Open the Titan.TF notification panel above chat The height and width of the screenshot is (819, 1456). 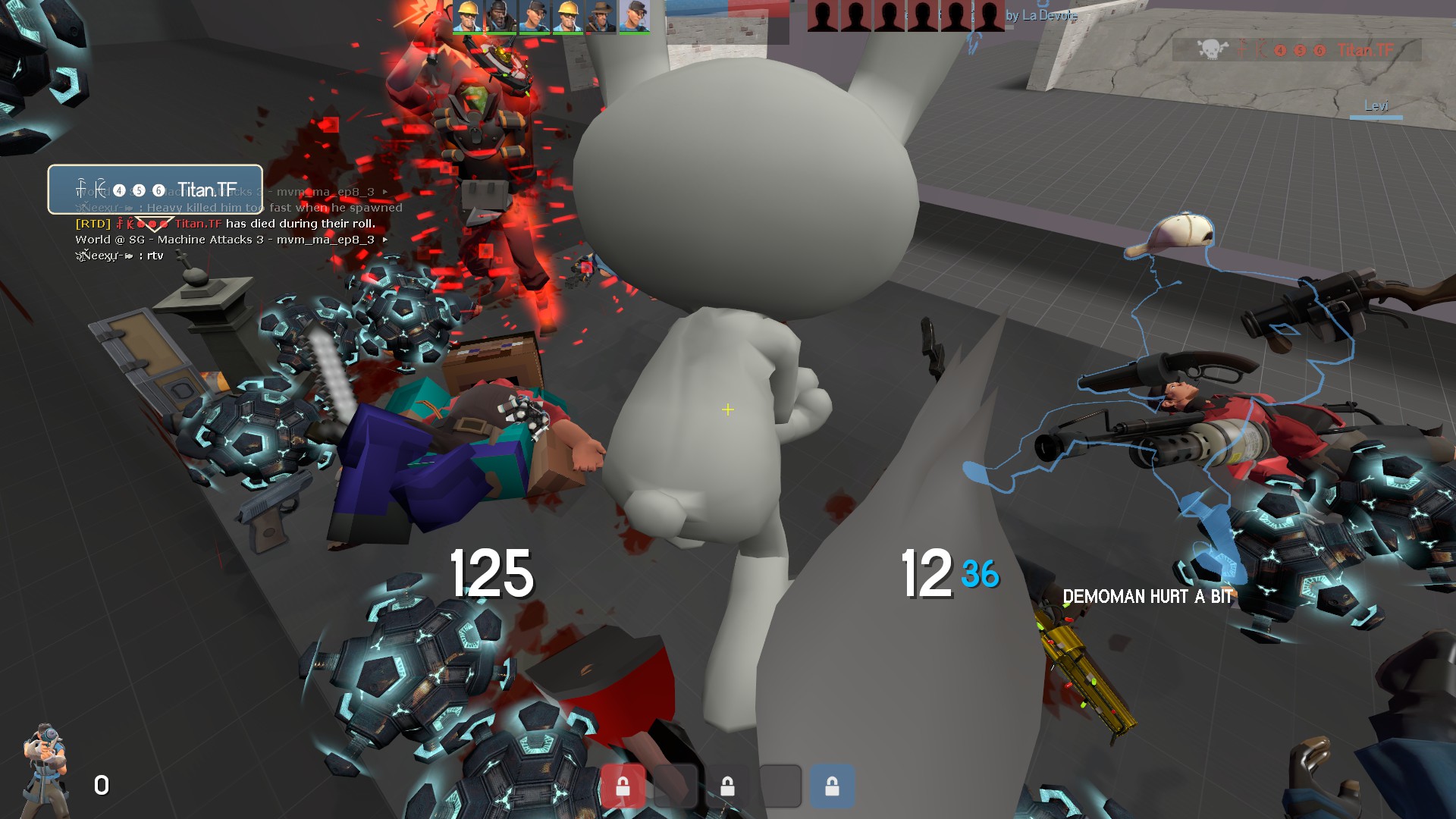tap(155, 189)
